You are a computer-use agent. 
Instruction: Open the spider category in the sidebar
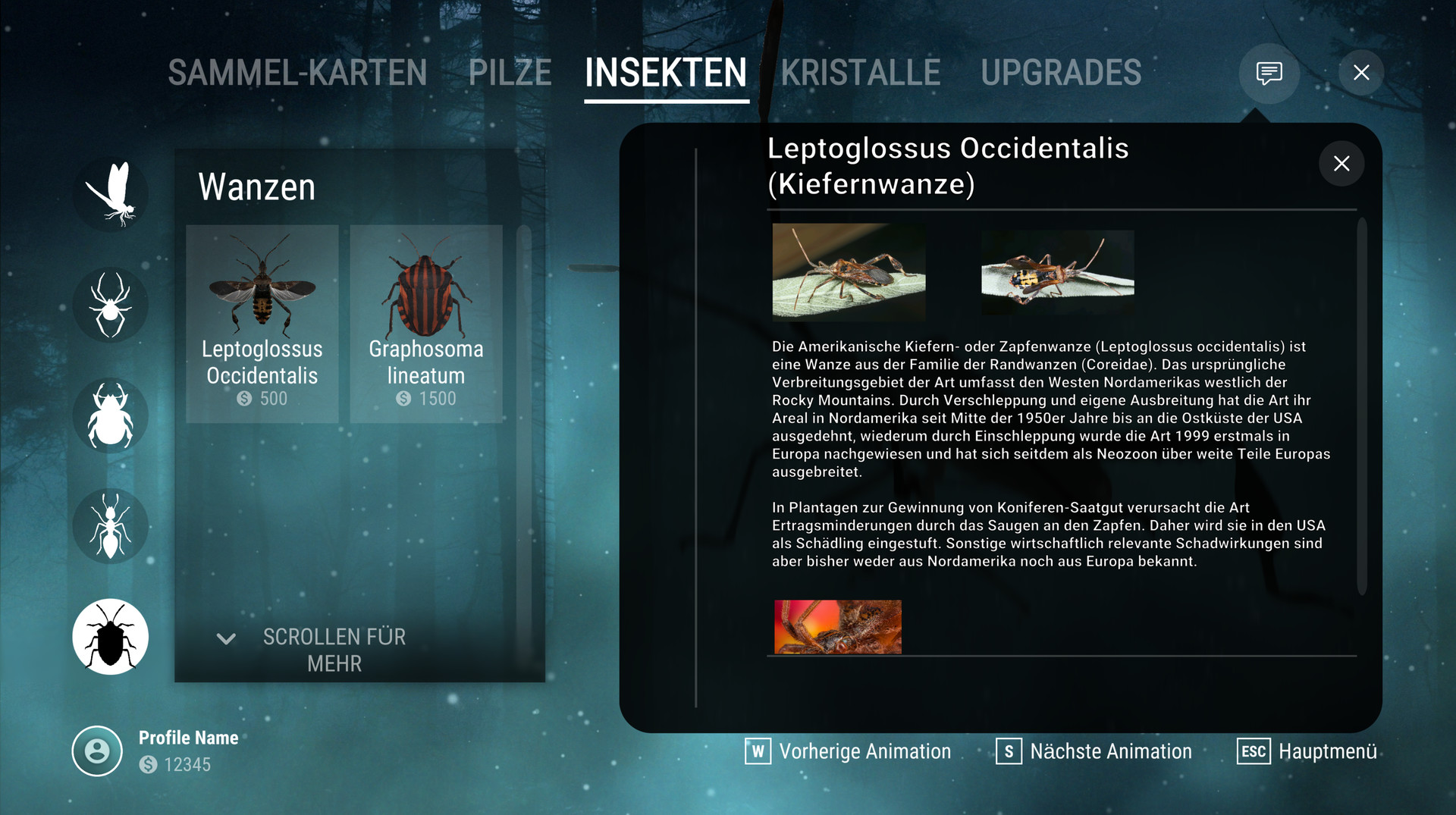point(111,306)
